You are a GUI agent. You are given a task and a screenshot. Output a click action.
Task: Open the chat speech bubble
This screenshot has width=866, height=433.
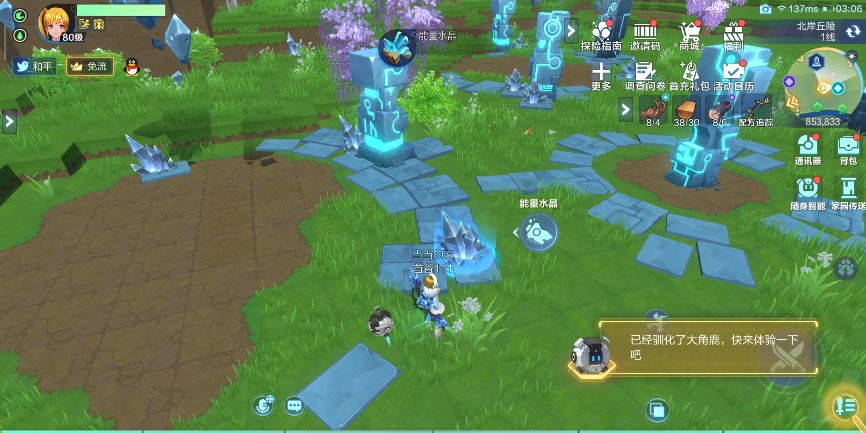pyautogui.click(x=294, y=405)
